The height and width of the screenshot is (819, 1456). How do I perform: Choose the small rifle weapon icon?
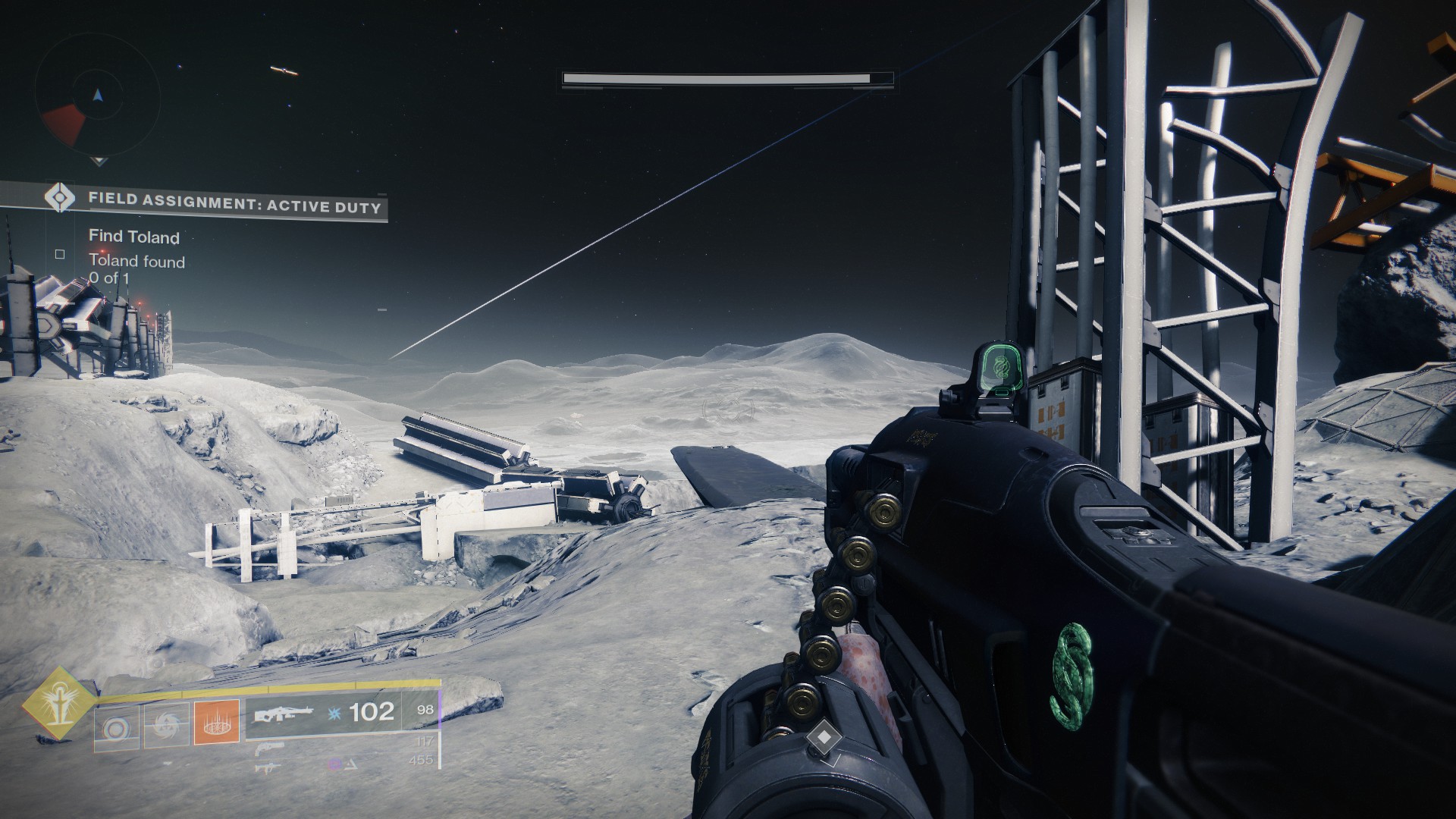[x=268, y=767]
